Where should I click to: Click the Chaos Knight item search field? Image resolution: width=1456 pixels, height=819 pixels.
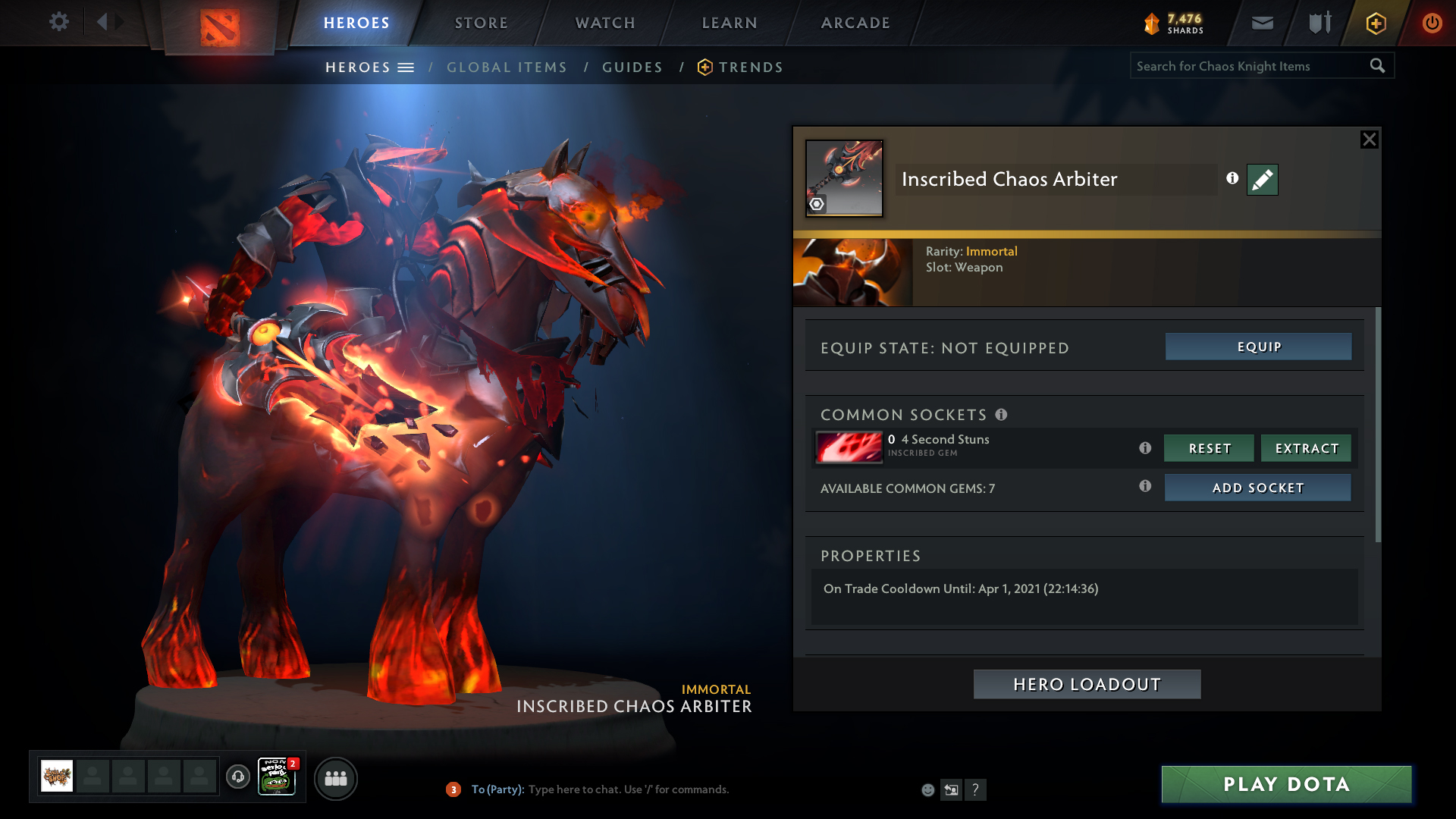(1247, 66)
